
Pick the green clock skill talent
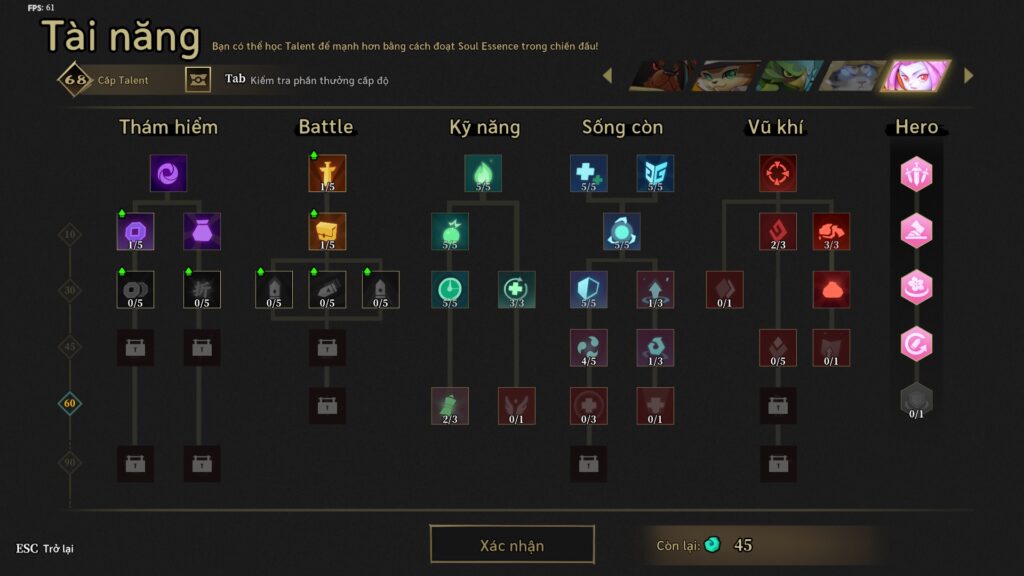click(x=450, y=289)
